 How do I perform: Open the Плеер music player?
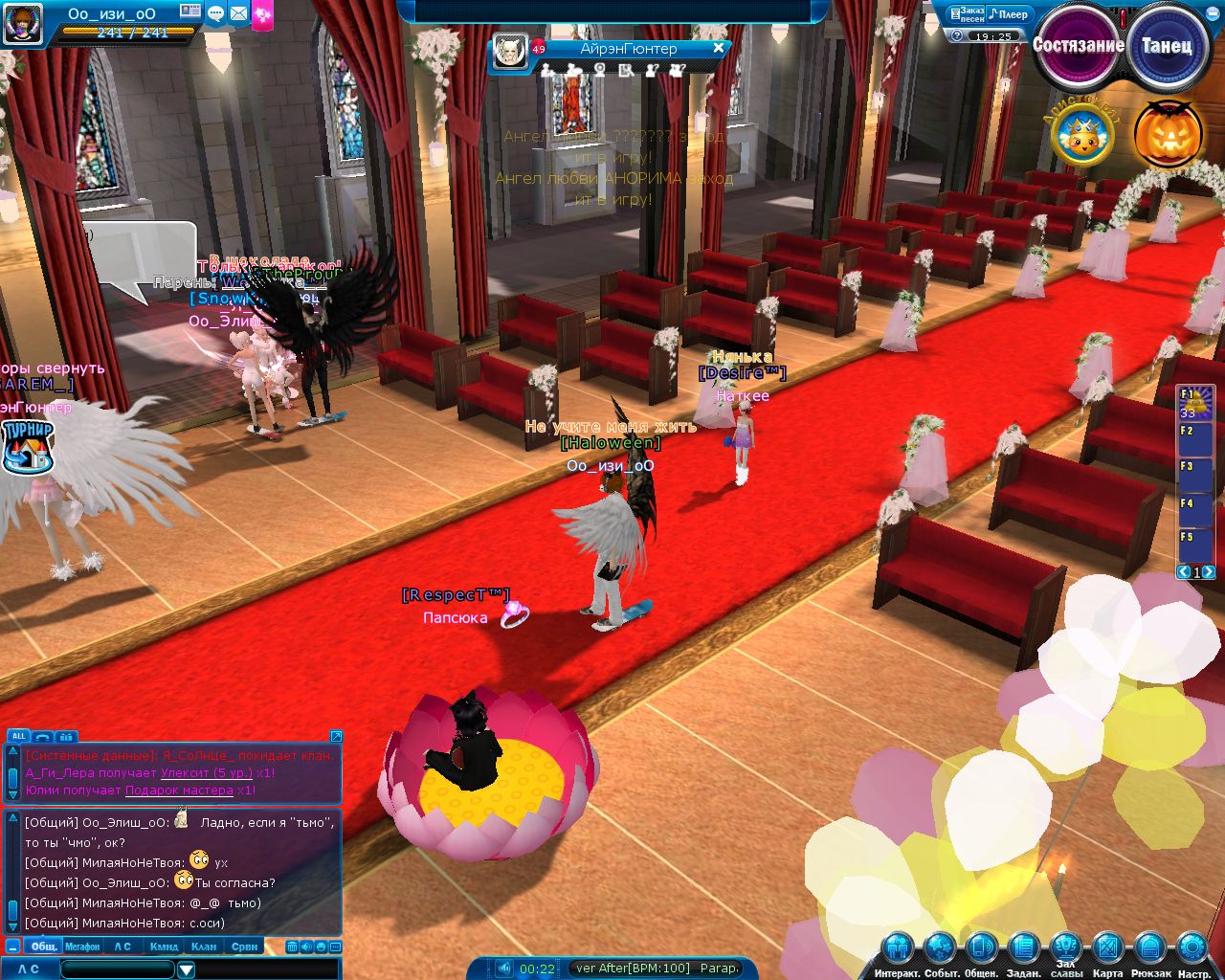(x=1009, y=14)
